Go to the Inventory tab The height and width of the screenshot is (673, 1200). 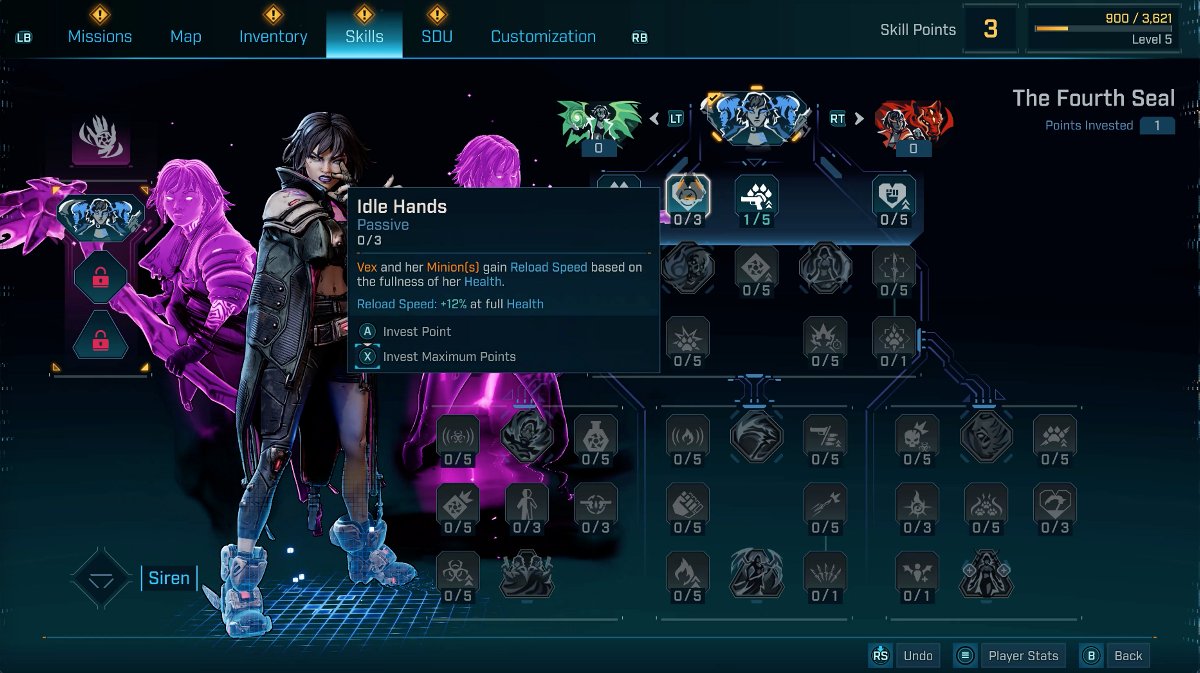coord(273,36)
